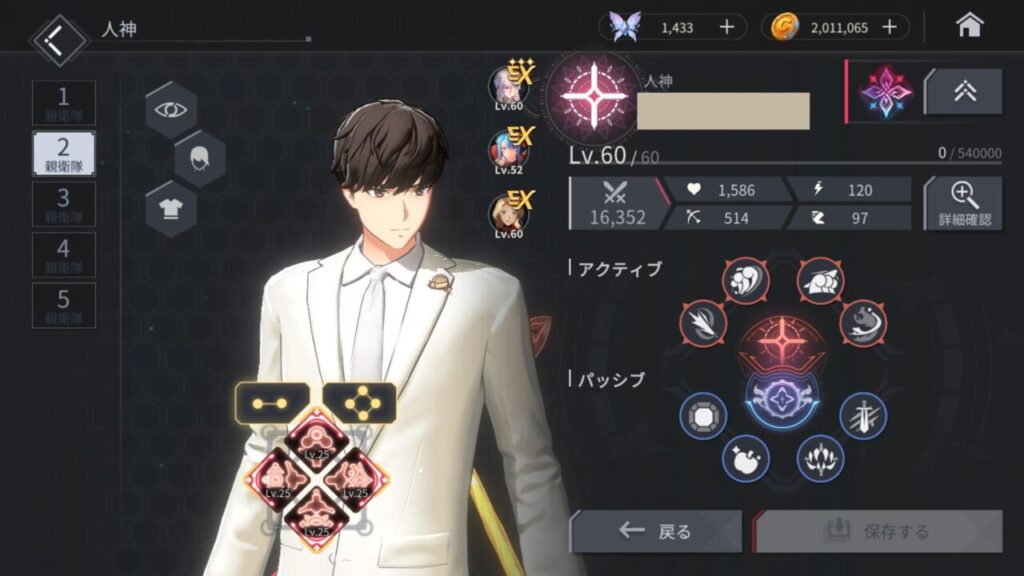Open the double-chevron upgrade button
Viewport: 1024px width, 576px height.
[x=963, y=92]
